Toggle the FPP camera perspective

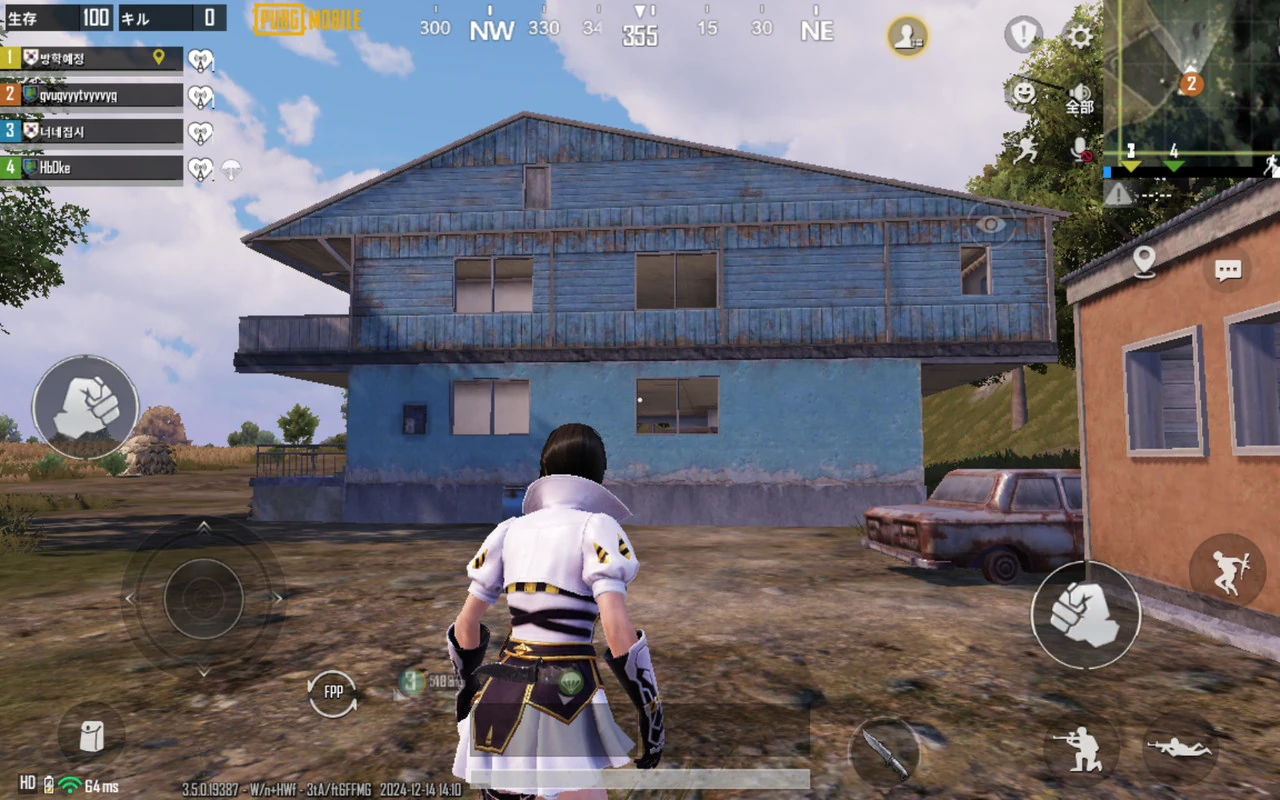332,692
